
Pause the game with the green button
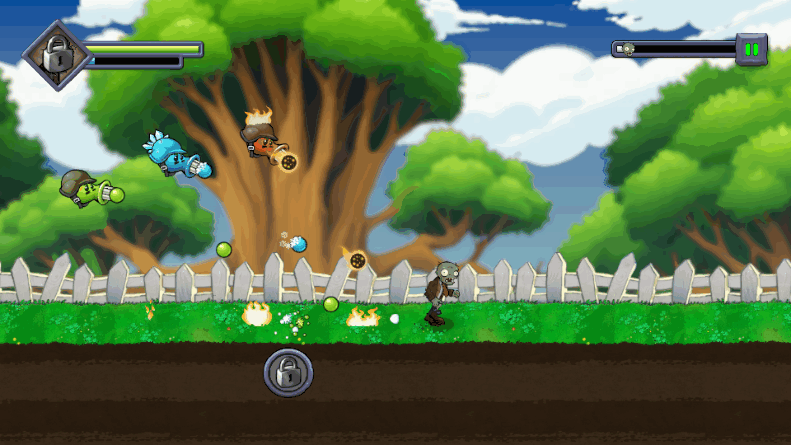click(751, 48)
